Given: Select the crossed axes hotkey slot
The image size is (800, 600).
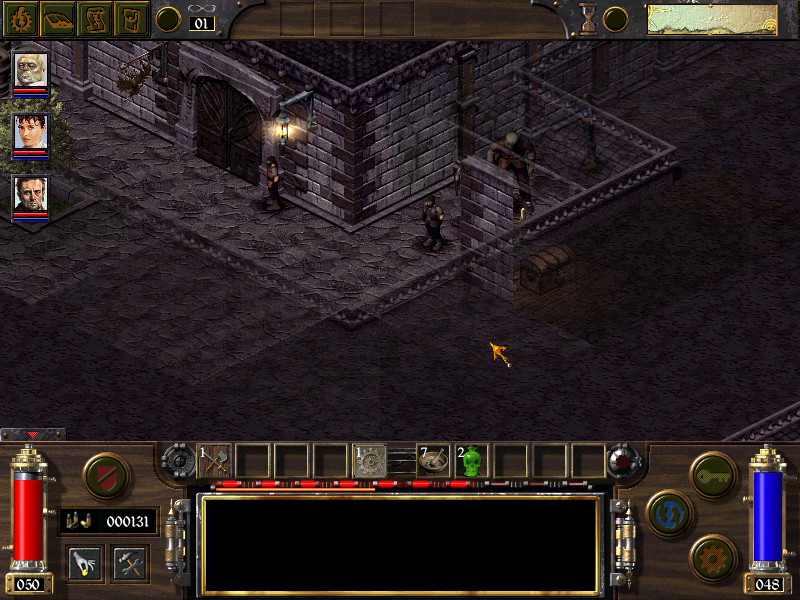Looking at the screenshot, I should (215, 461).
